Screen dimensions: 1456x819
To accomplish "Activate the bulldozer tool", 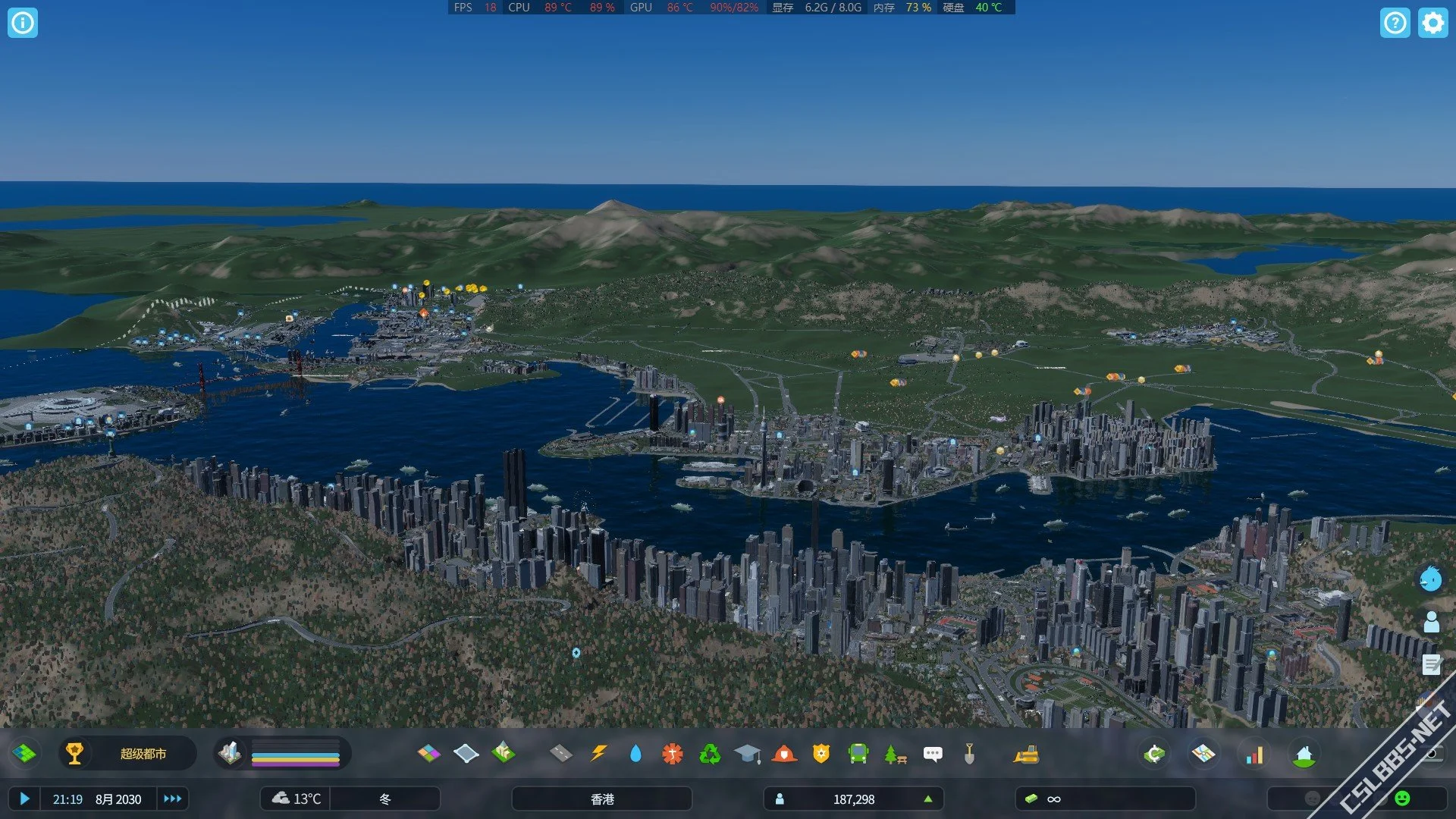I will [x=1026, y=754].
